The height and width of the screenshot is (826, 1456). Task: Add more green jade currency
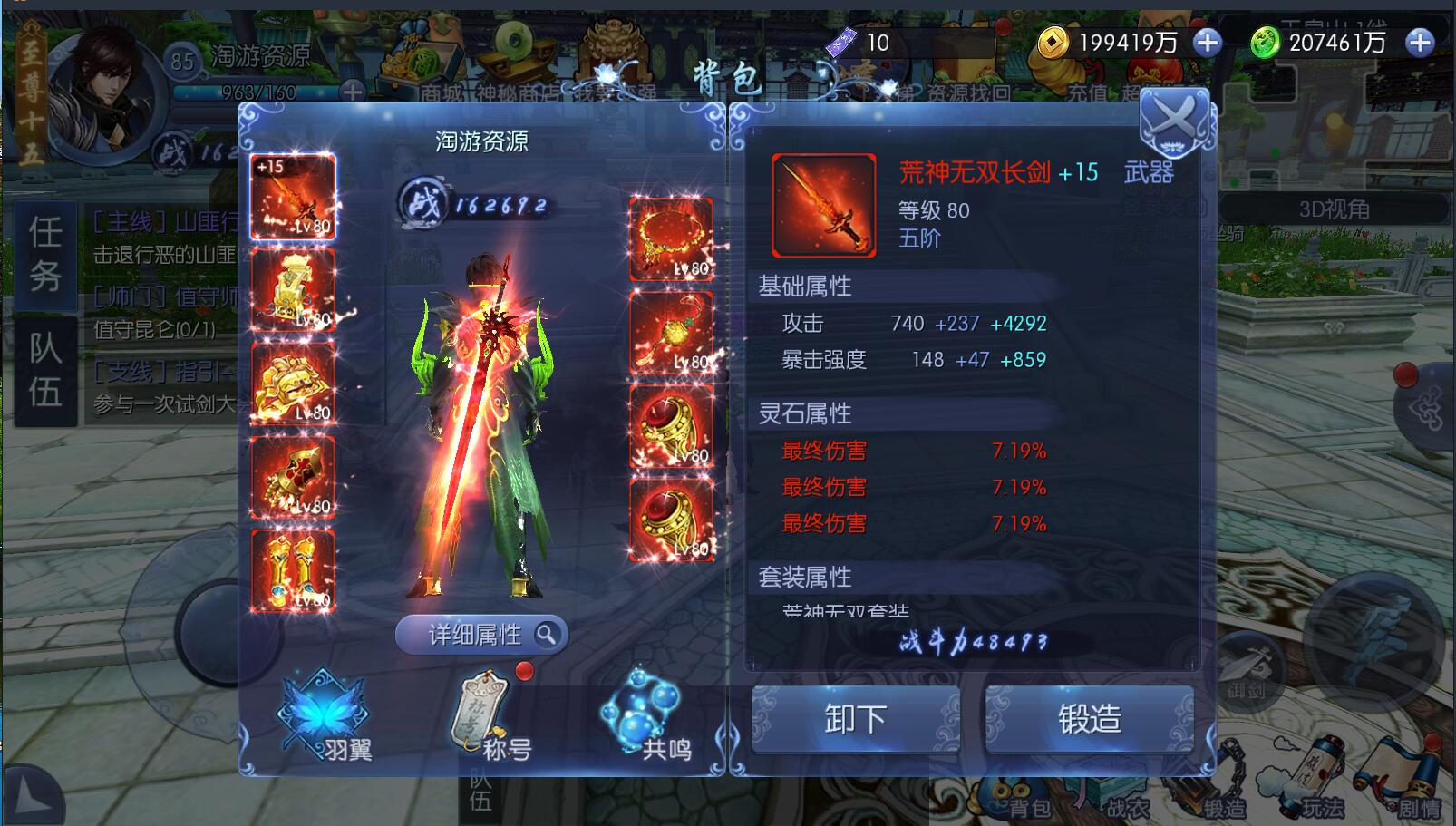[1419, 43]
